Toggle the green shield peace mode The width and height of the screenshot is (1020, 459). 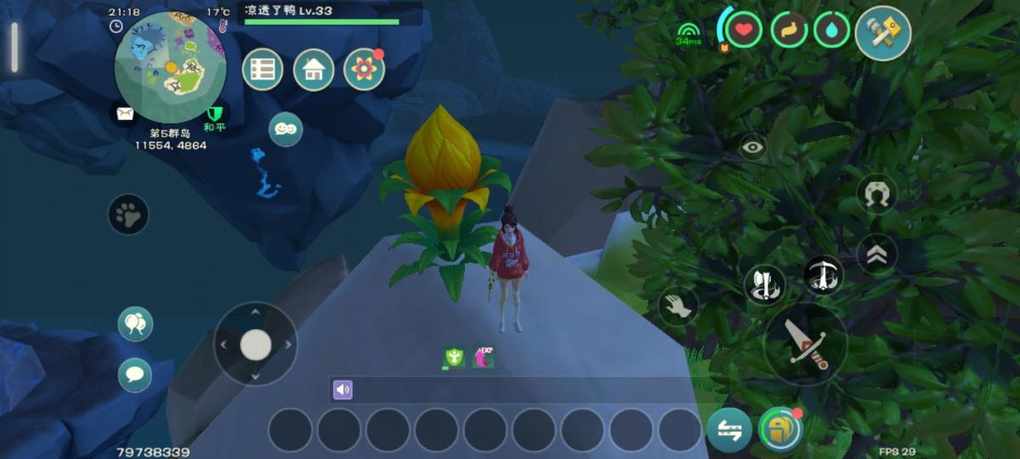click(213, 114)
